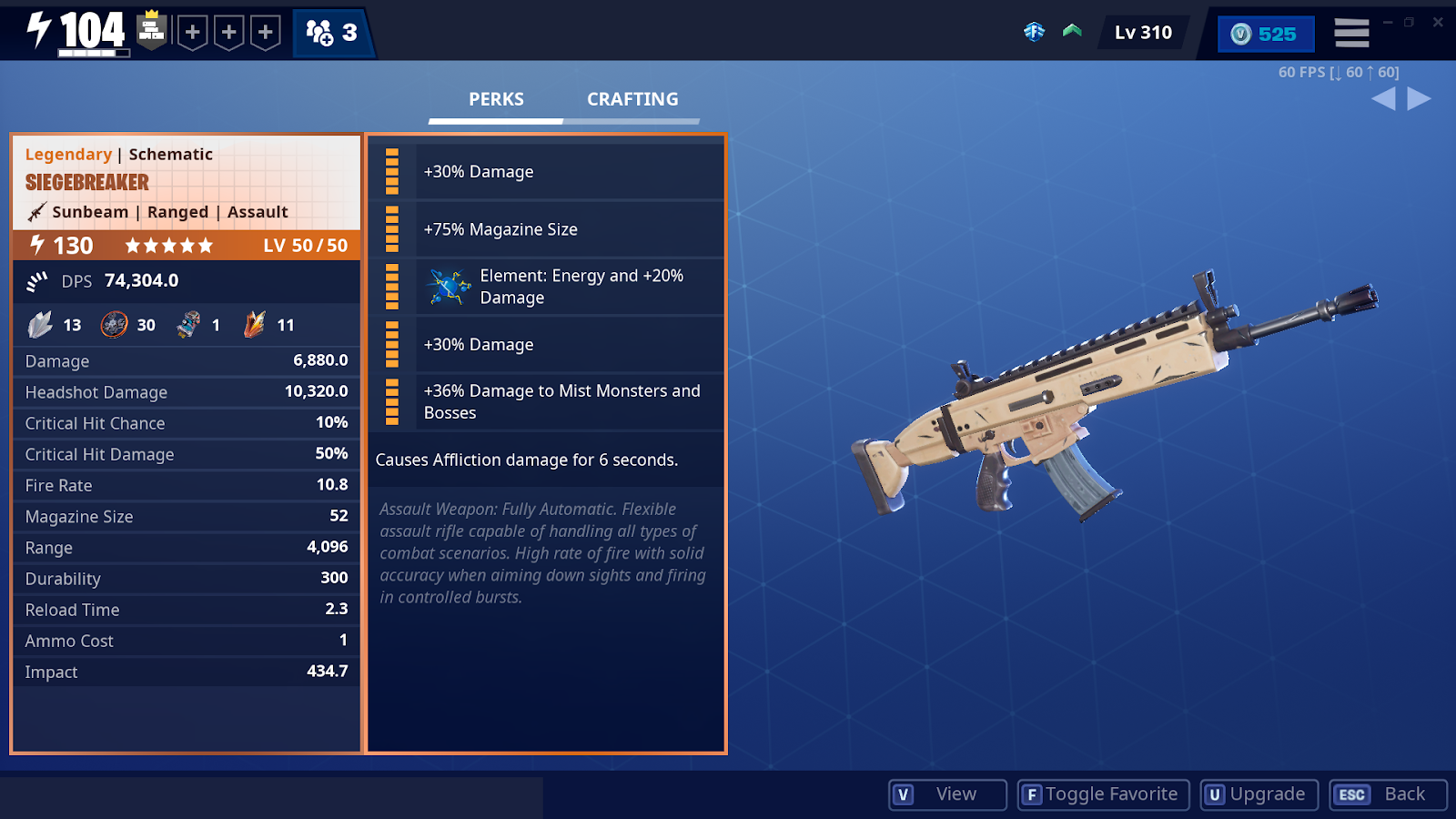Image resolution: width=1456 pixels, height=819 pixels.
Task: Open the hamburger main menu
Action: [1351, 34]
